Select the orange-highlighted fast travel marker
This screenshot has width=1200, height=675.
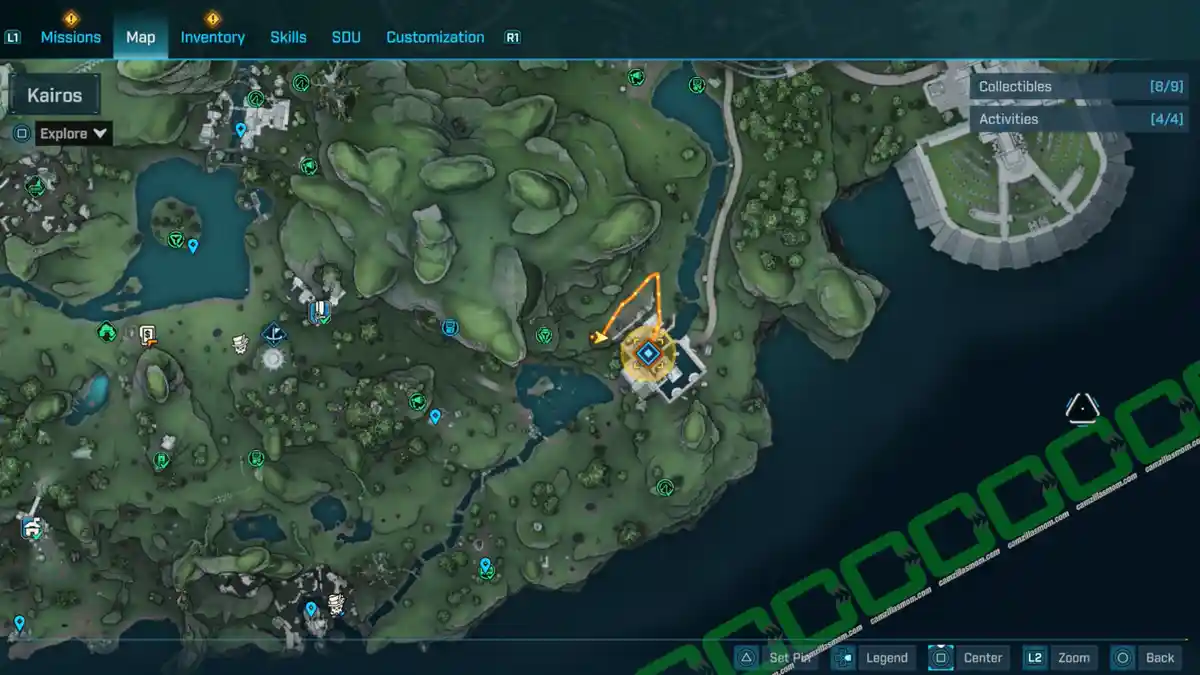click(x=649, y=352)
